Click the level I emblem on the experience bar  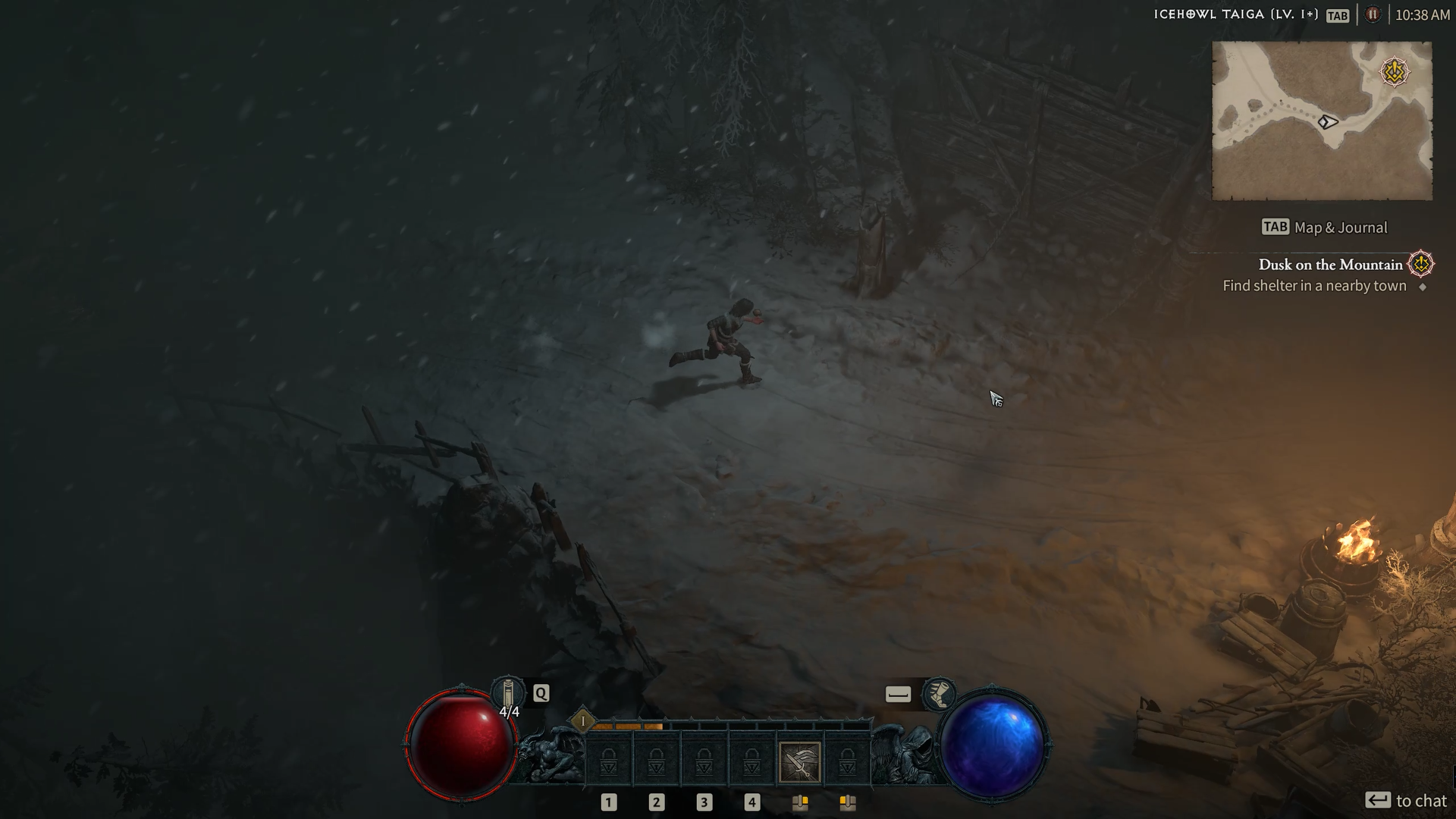coord(582,719)
